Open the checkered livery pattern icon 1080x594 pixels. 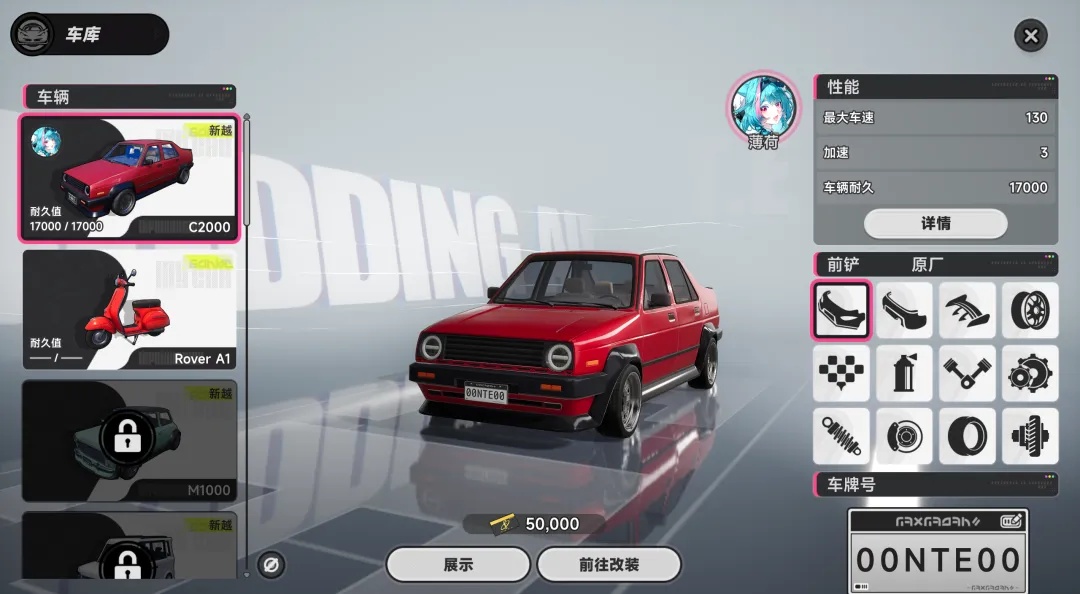pos(841,374)
